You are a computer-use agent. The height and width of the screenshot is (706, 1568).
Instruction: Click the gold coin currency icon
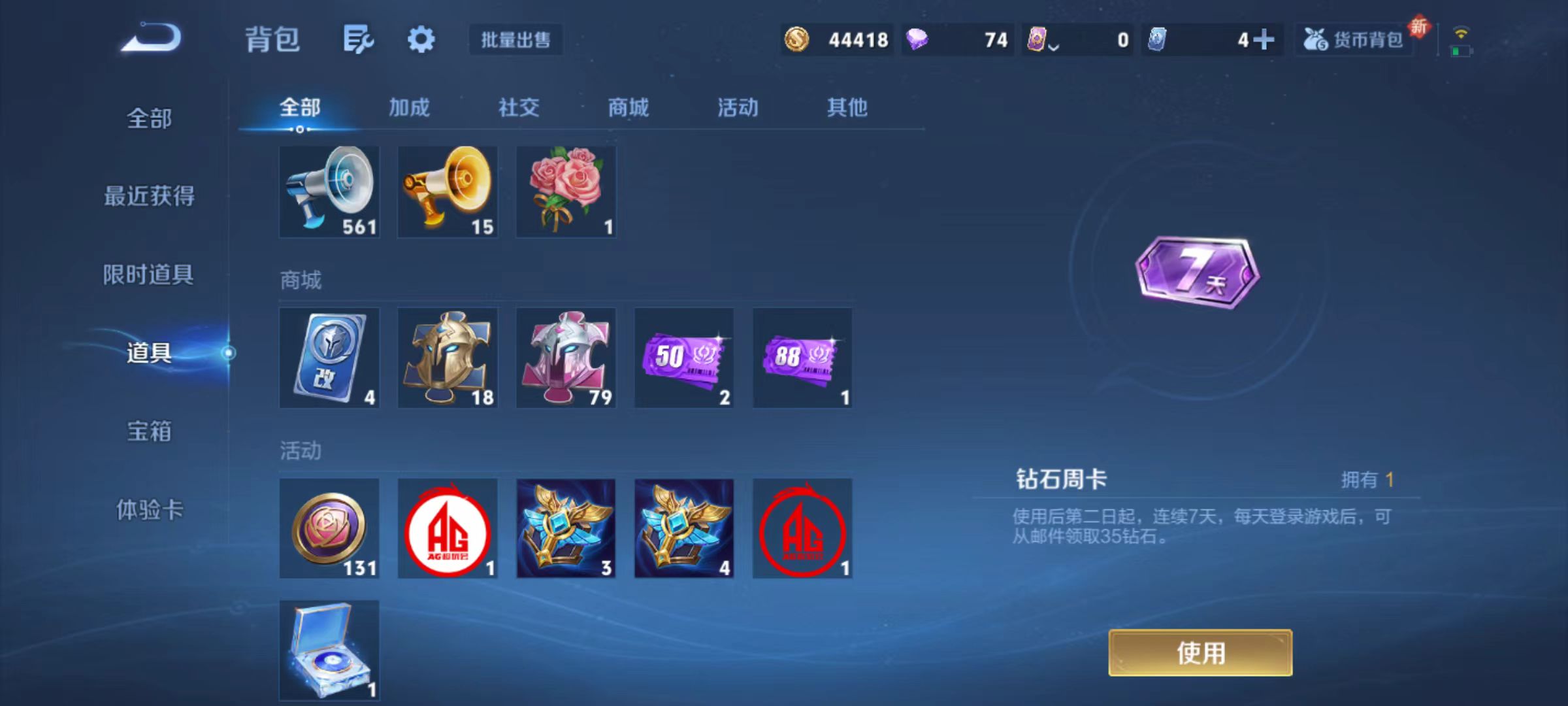(798, 41)
